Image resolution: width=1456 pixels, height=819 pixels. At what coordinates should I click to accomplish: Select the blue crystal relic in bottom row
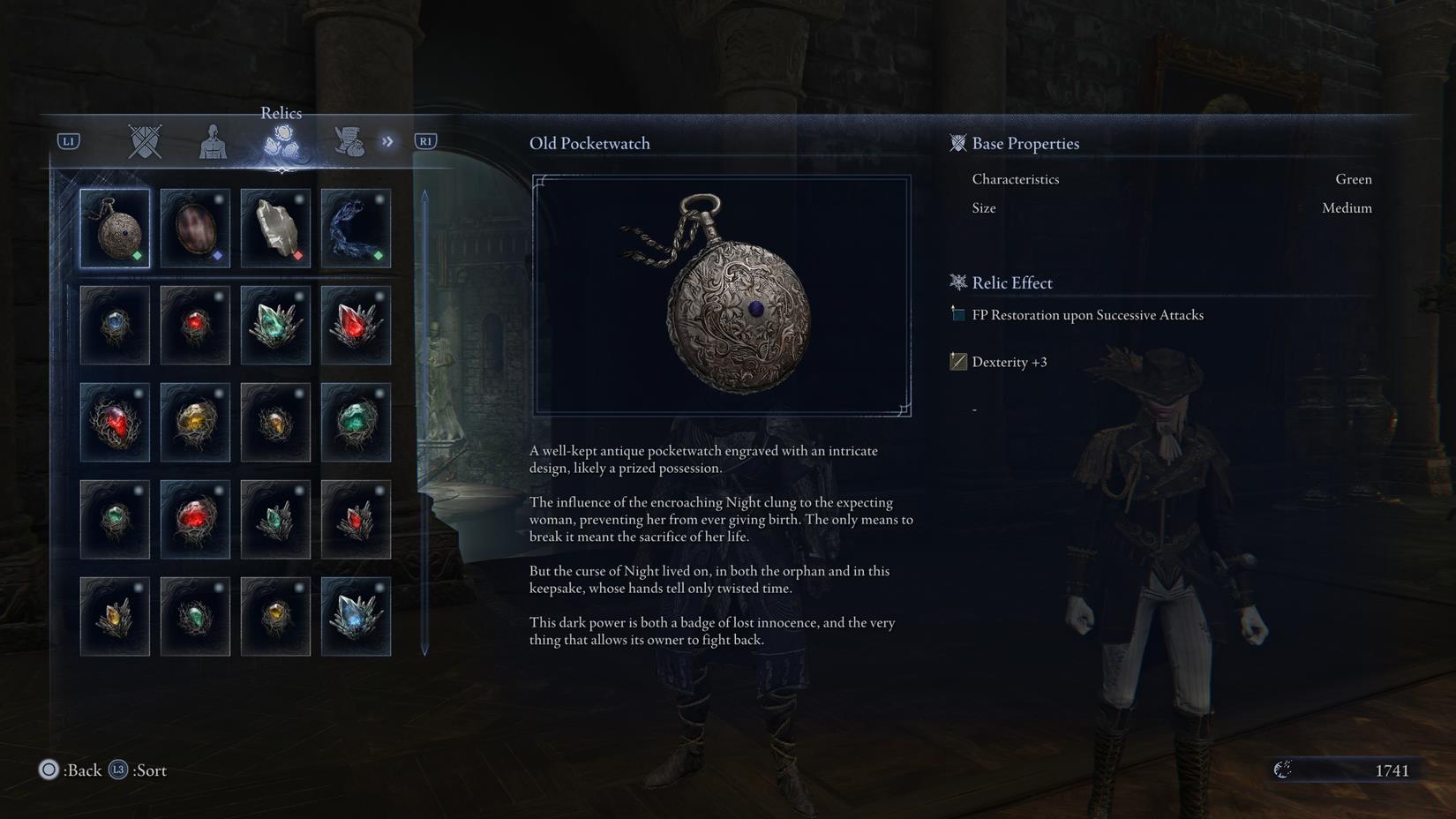(356, 616)
